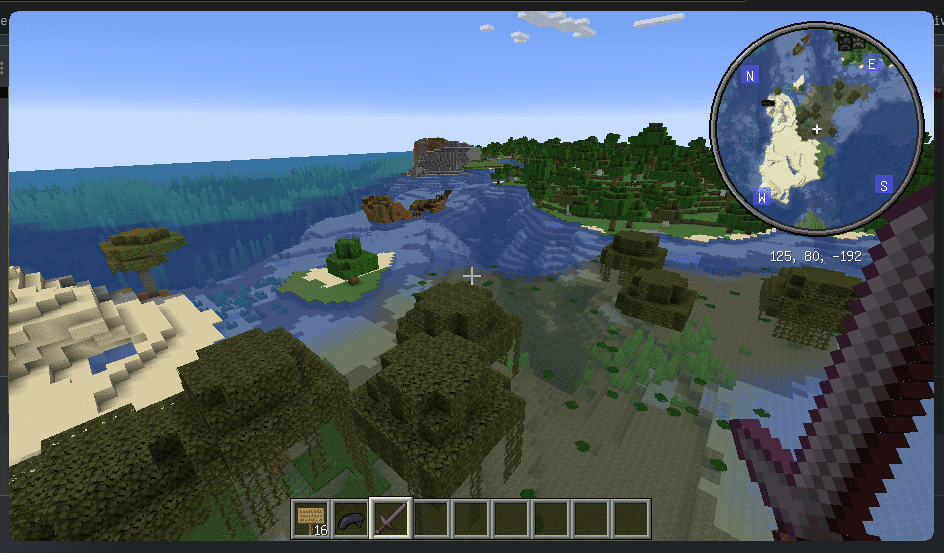Click the E compass marker on minimap
The width and height of the screenshot is (944, 553).
point(871,64)
